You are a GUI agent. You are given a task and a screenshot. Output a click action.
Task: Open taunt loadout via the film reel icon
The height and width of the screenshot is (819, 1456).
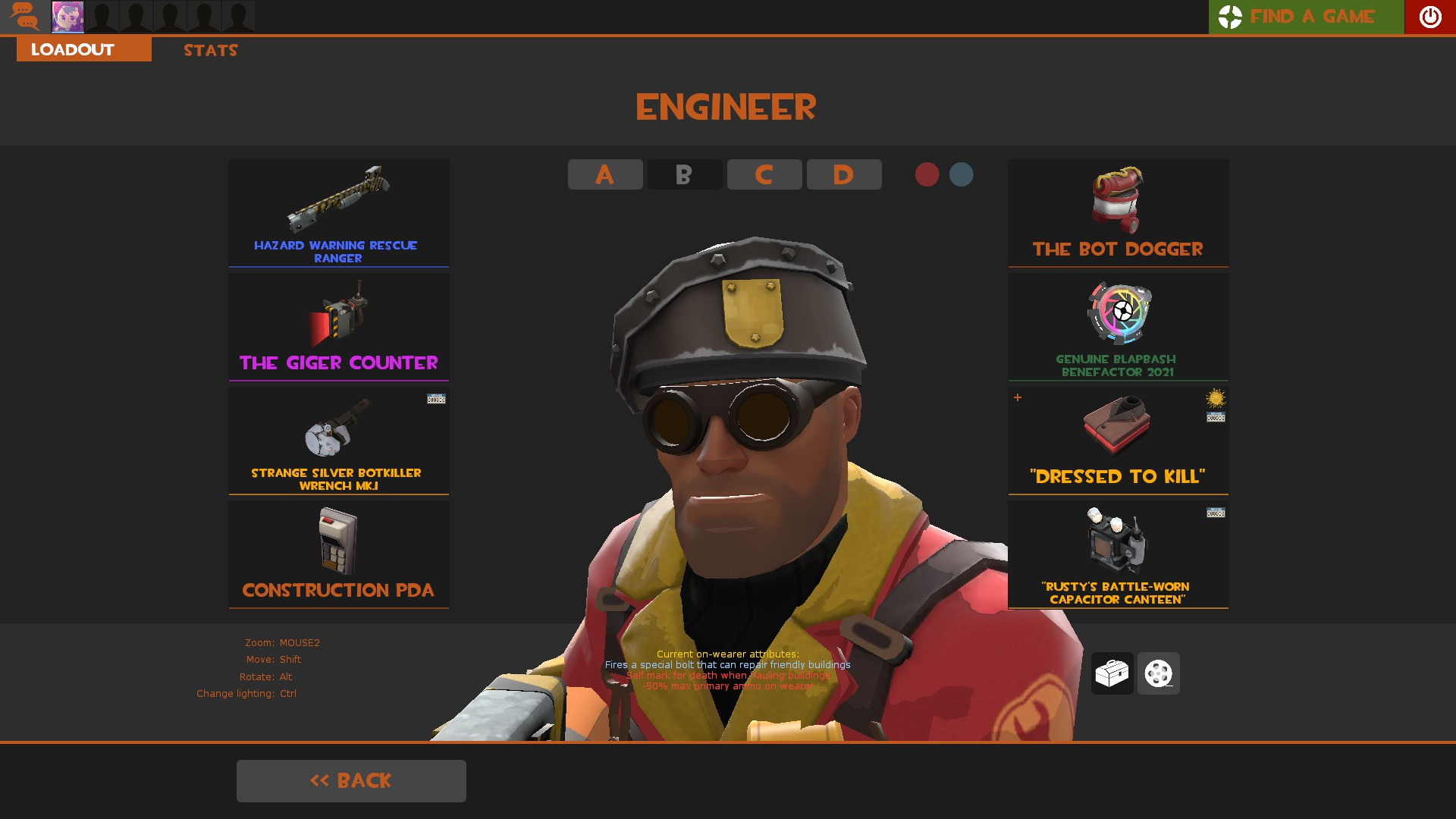click(x=1158, y=673)
